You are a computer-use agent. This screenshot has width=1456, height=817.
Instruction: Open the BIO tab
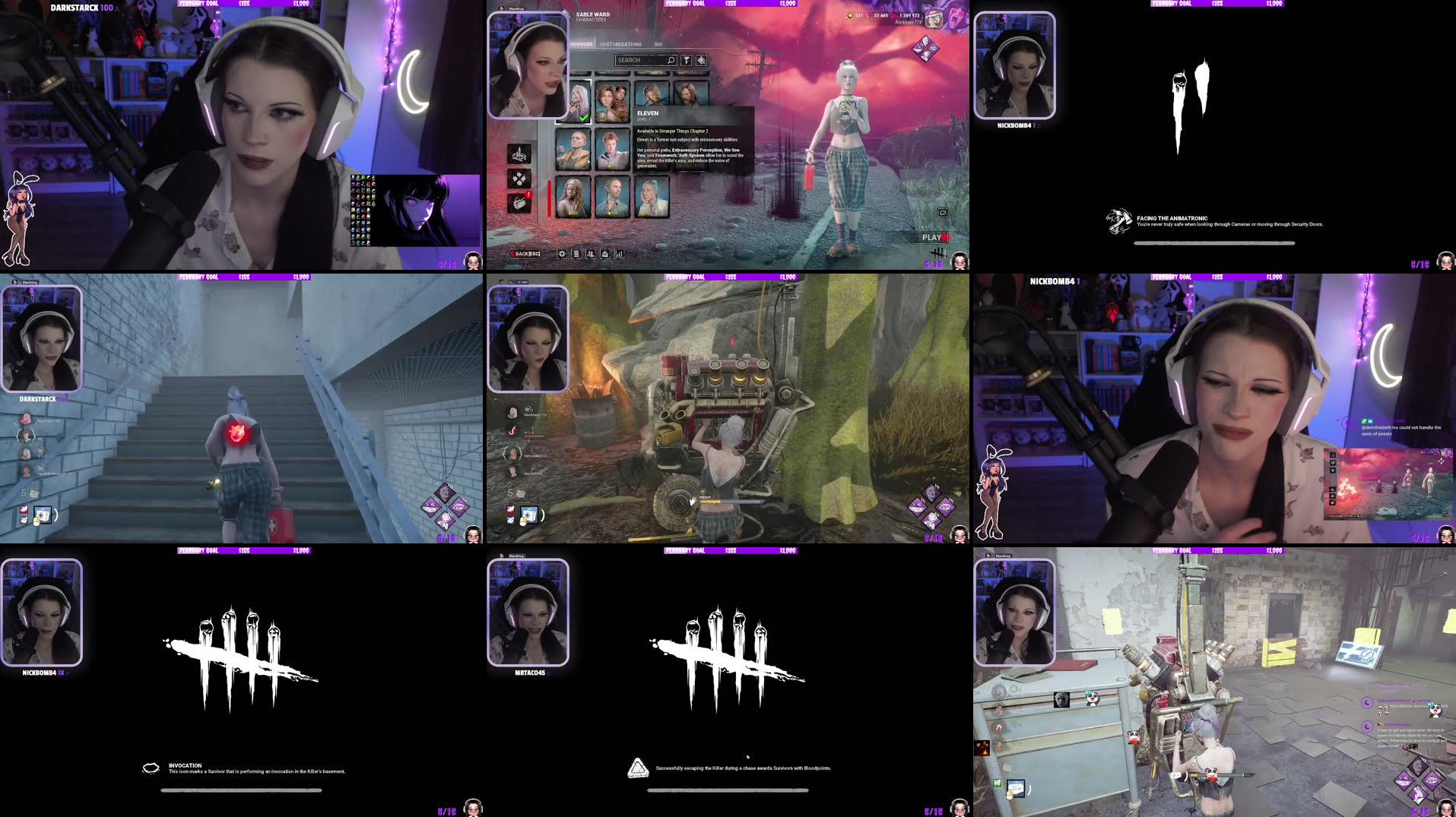tap(658, 44)
